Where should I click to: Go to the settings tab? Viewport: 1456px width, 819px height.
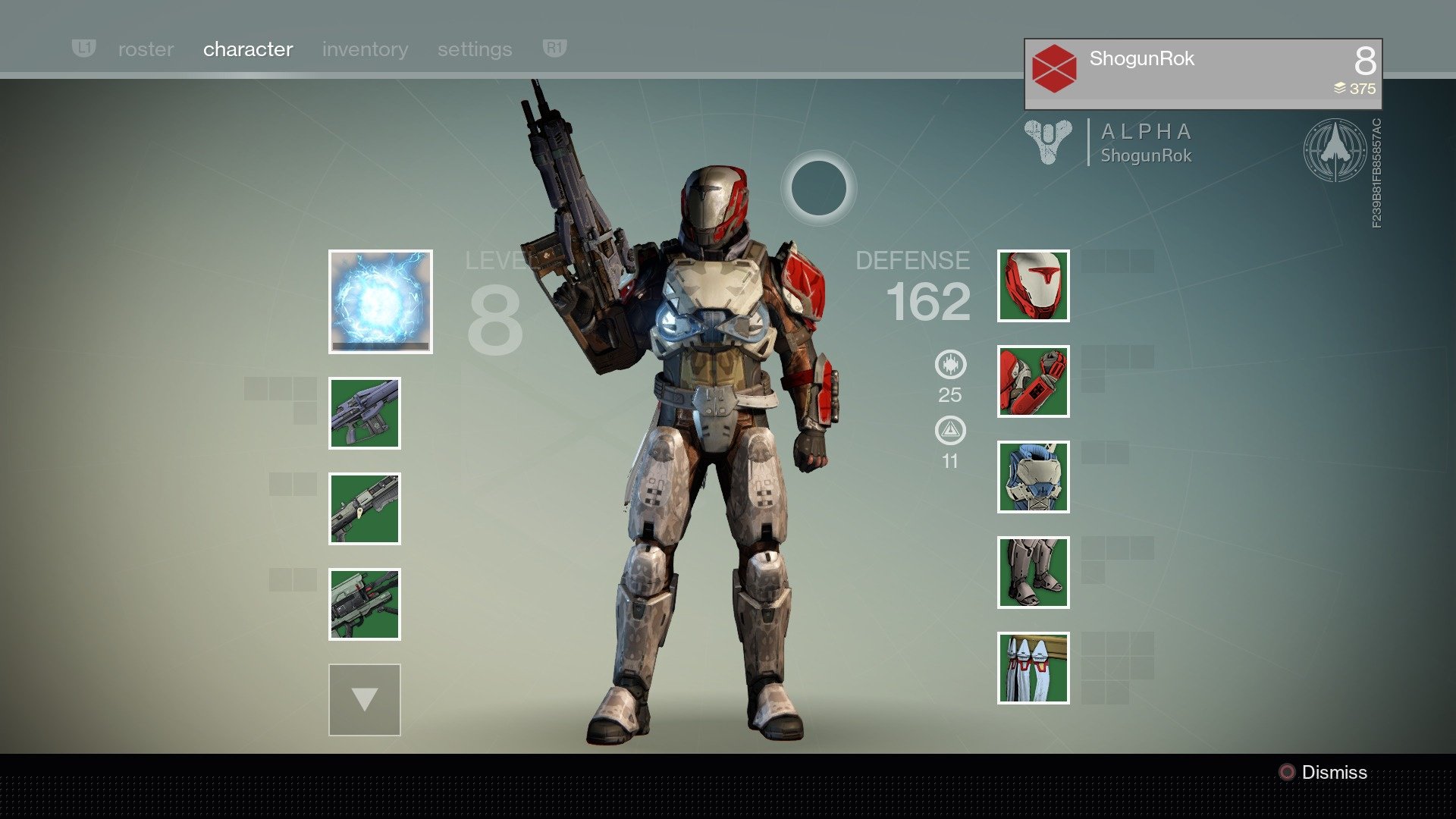[x=475, y=49]
